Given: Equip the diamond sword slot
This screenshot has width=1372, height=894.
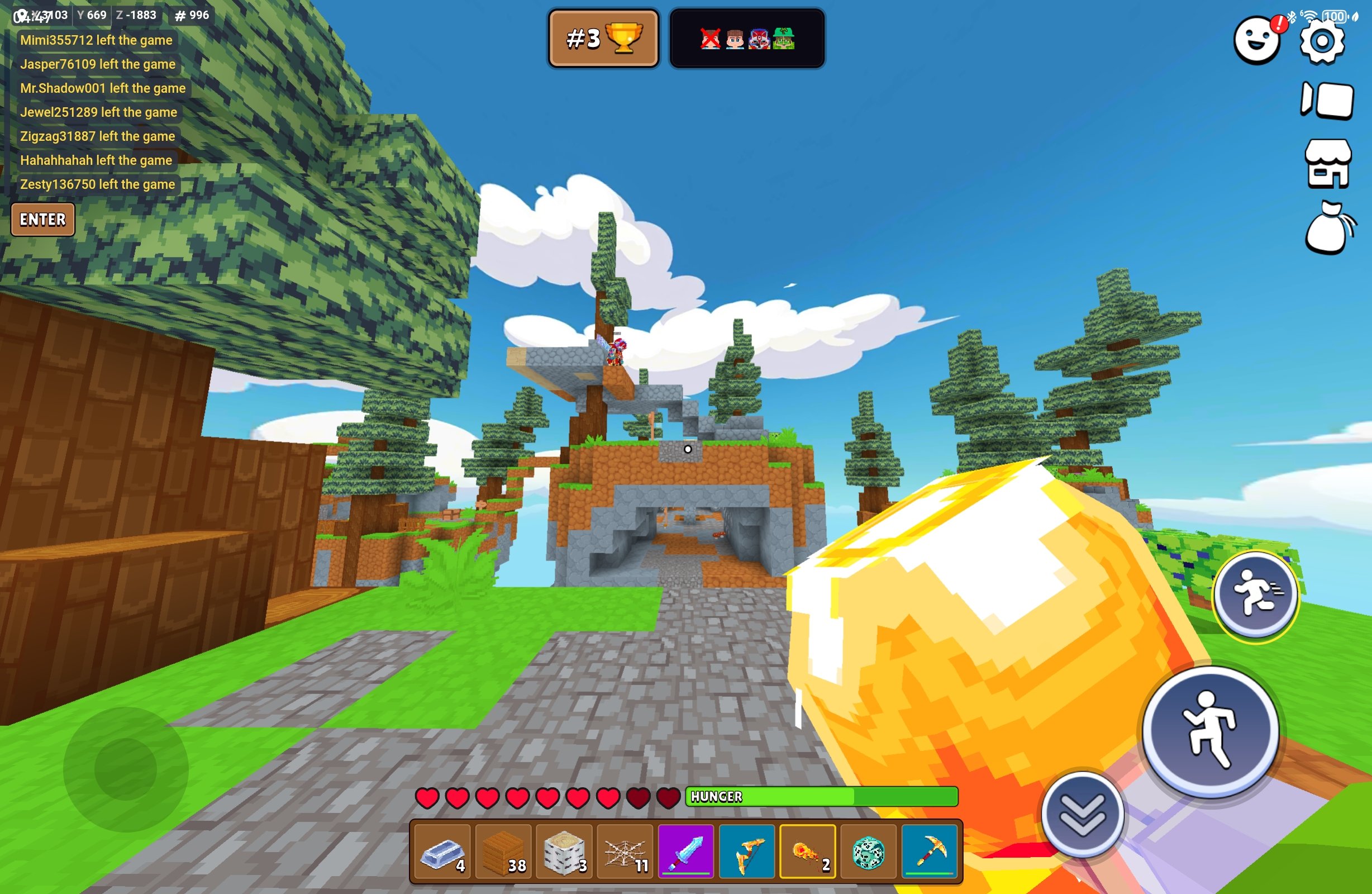Looking at the screenshot, I should (686, 852).
